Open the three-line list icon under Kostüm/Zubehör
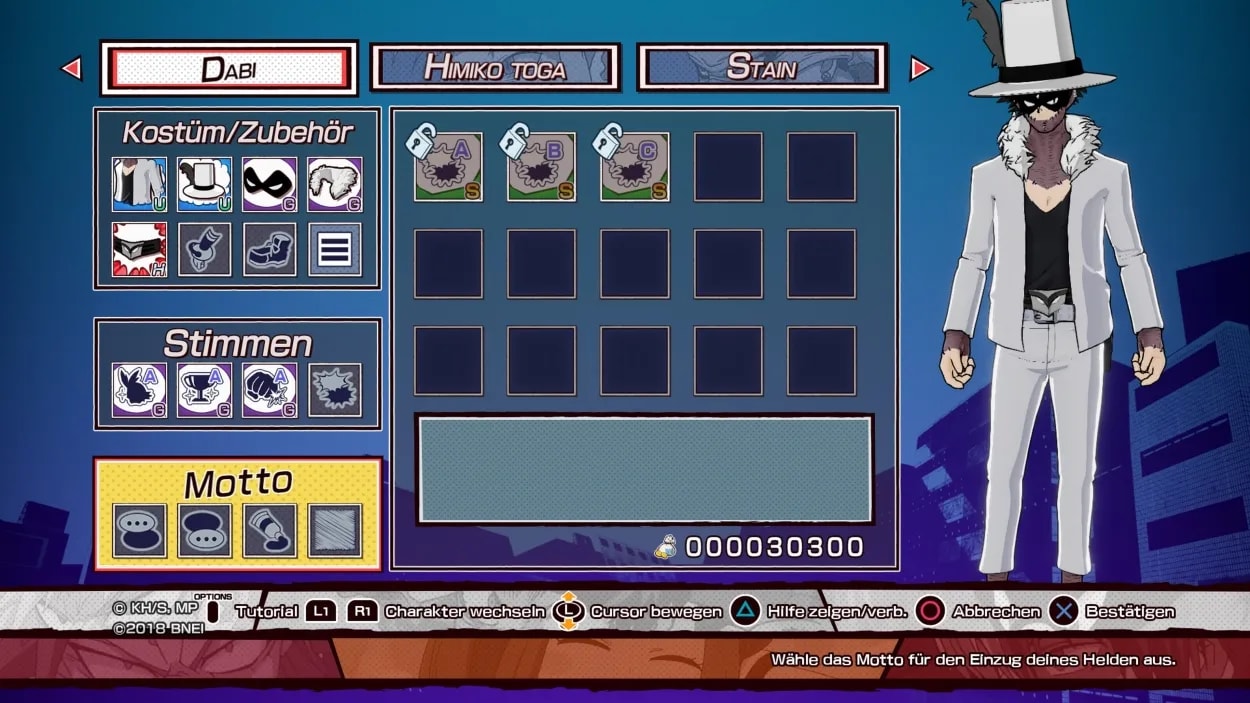Screen dimensions: 1250x703 (335, 249)
